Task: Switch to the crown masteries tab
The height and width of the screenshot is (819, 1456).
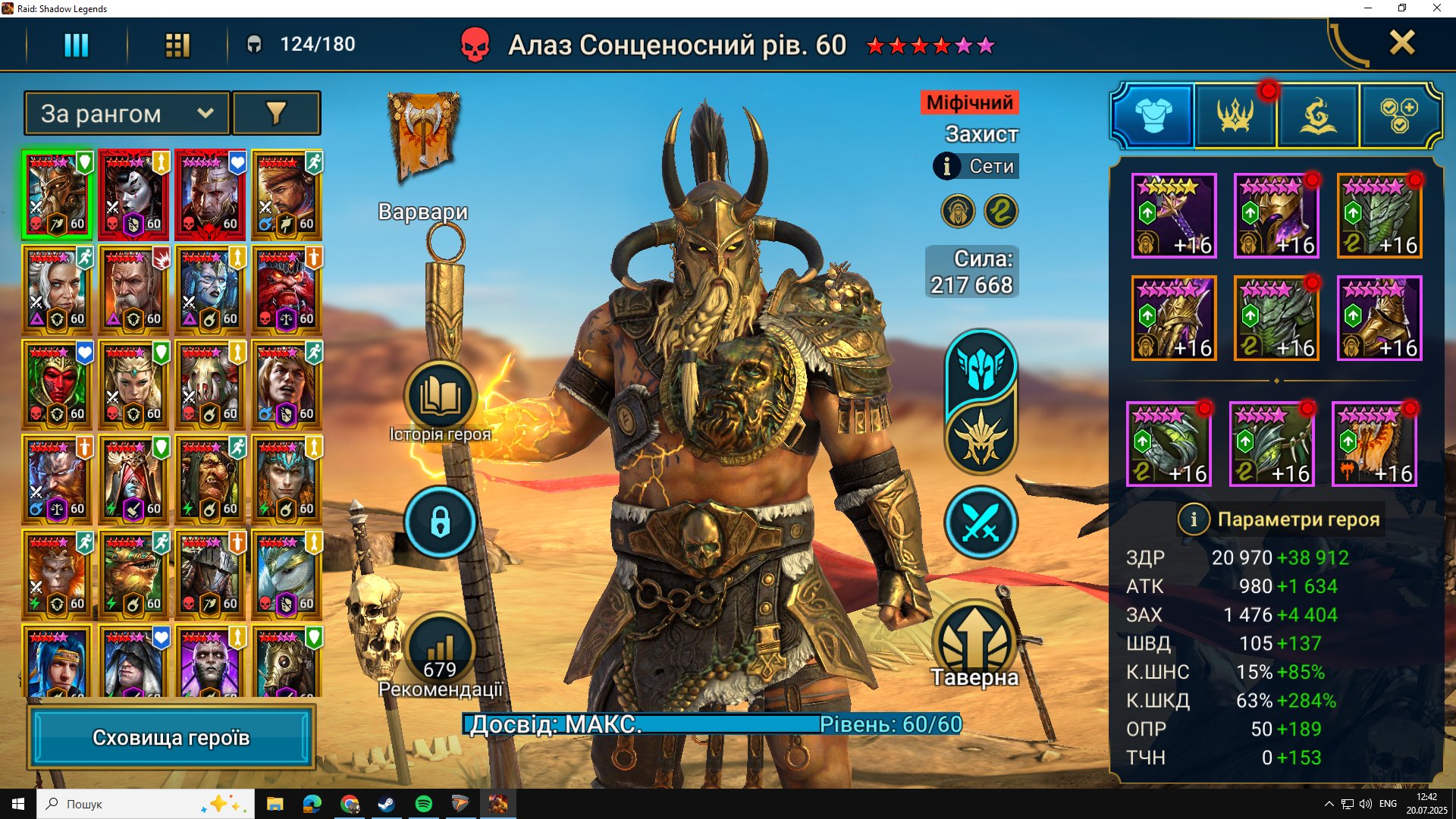Action: (x=1235, y=116)
